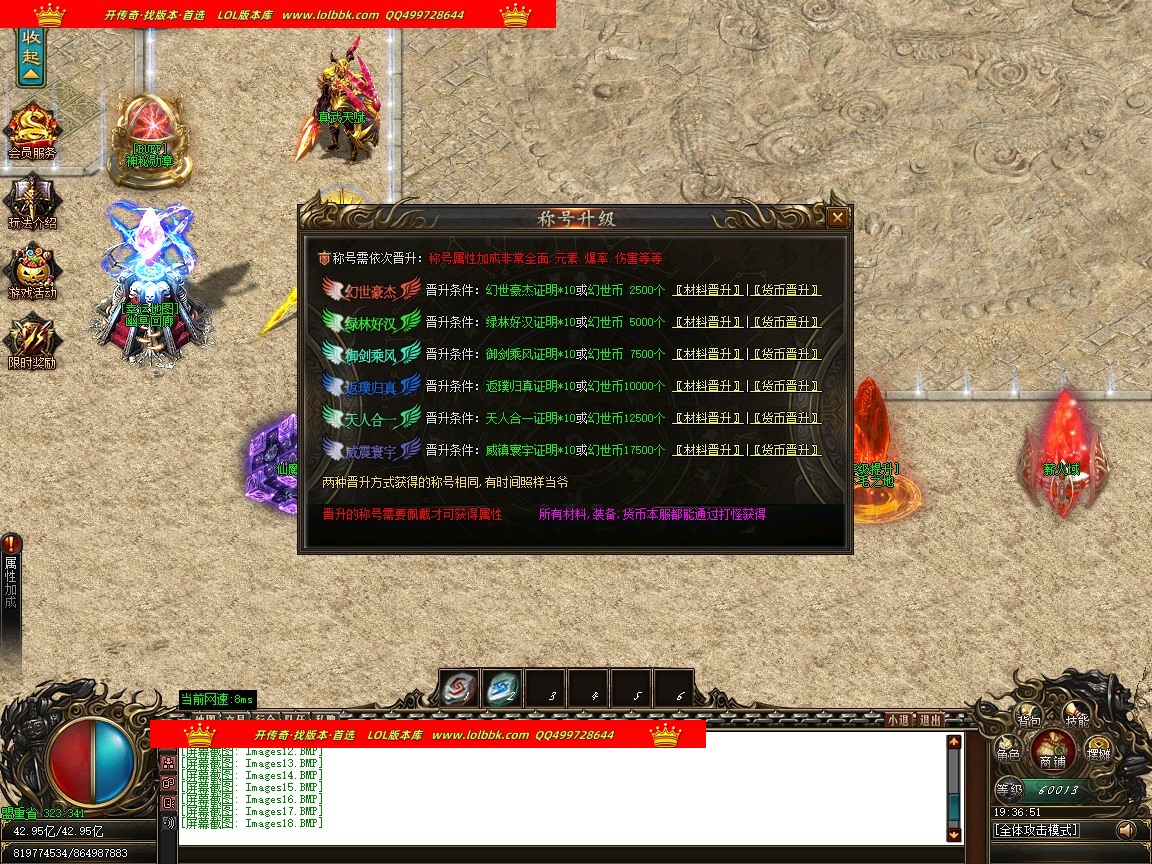Open the 摆摊 stall vendor button

click(1098, 751)
